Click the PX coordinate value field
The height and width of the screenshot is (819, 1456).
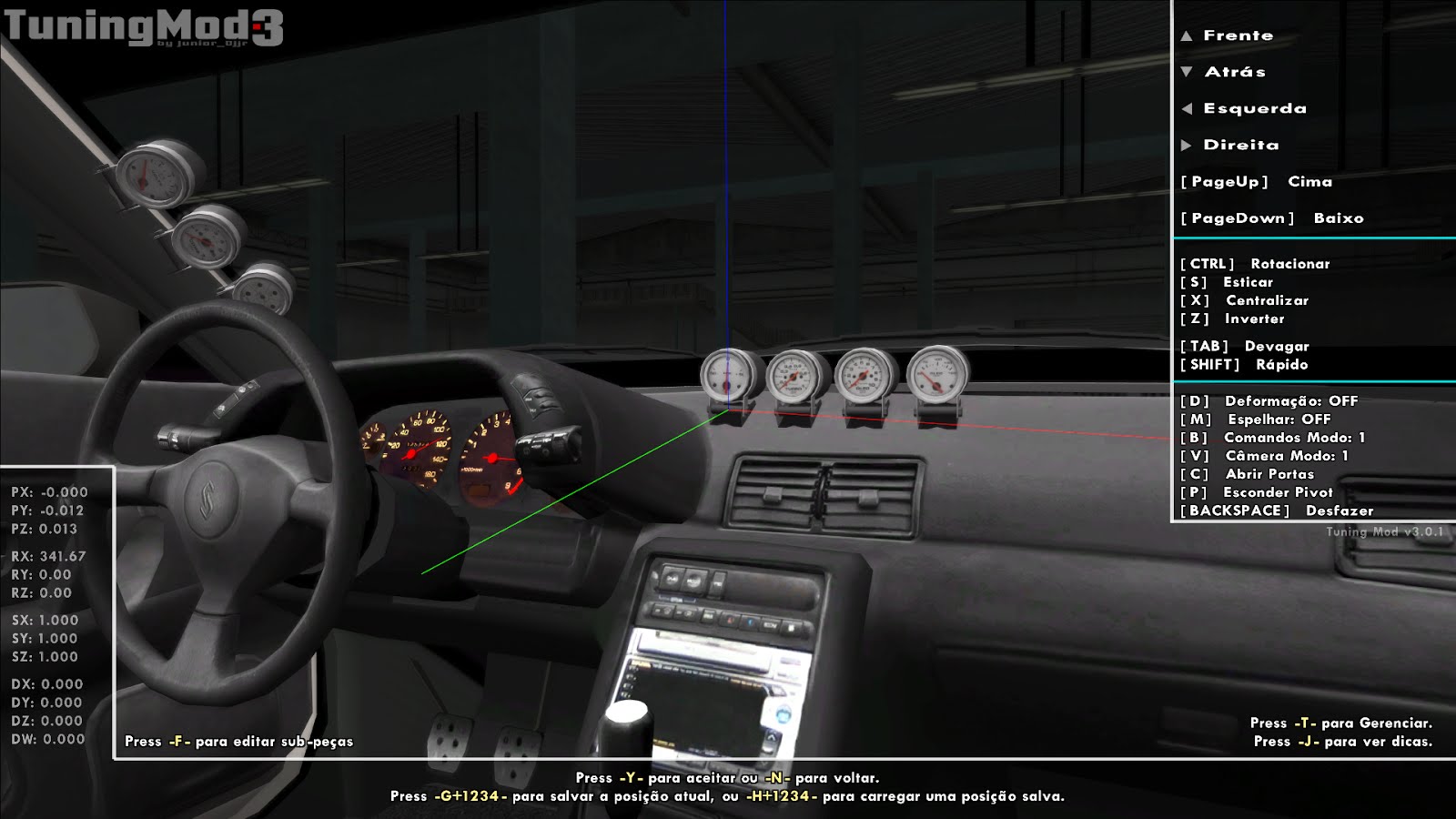(50, 490)
